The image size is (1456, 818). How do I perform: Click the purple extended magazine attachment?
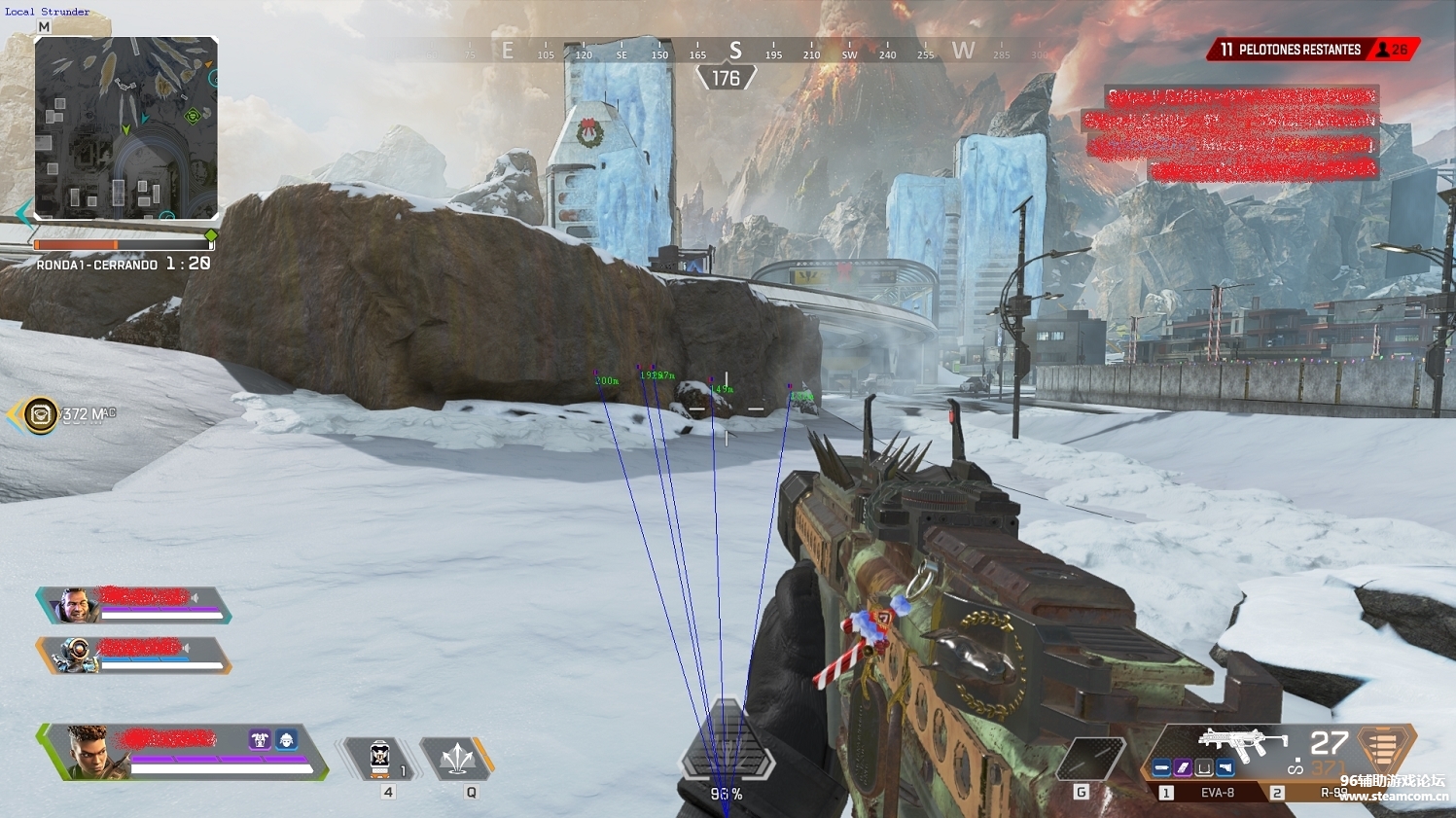click(x=1183, y=768)
